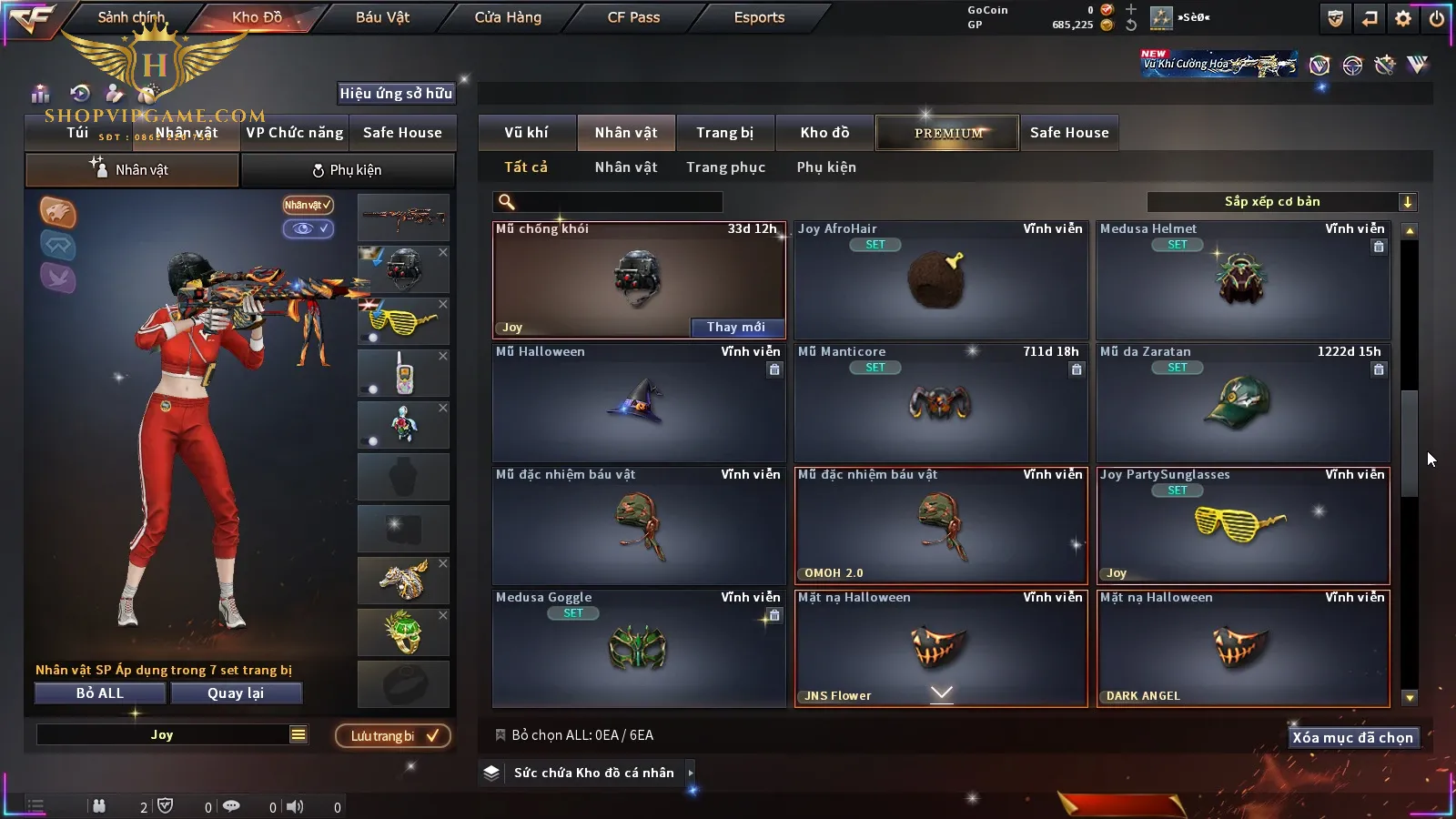
Task: Click Thay mới on Mũ chống khói
Action: pos(735,328)
